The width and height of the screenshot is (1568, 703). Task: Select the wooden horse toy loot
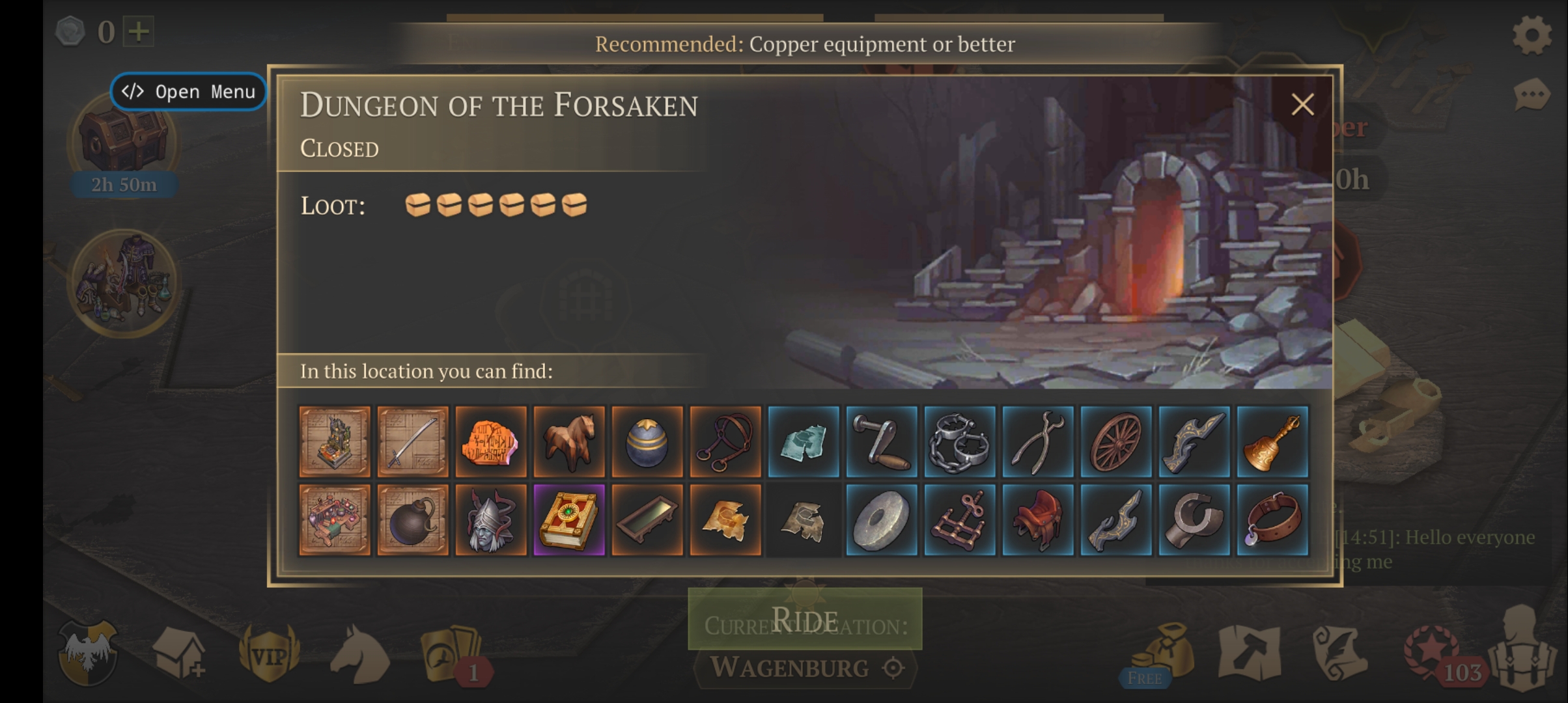coord(569,441)
